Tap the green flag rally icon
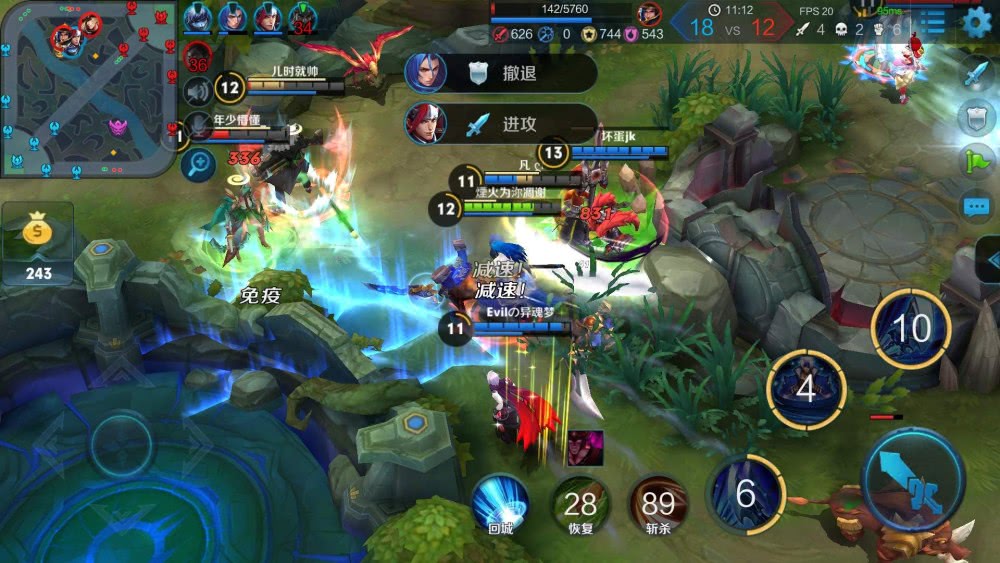The image size is (1000, 563). click(x=976, y=162)
